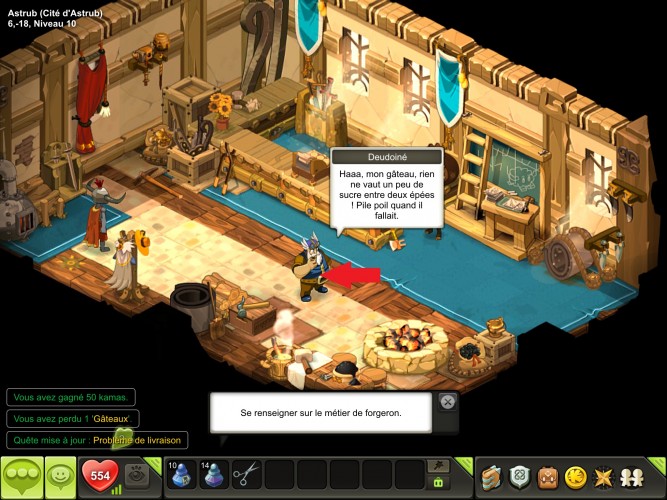Use the purple potion with count 14
Image resolution: width=667 pixels, height=500 pixels.
coord(213,474)
